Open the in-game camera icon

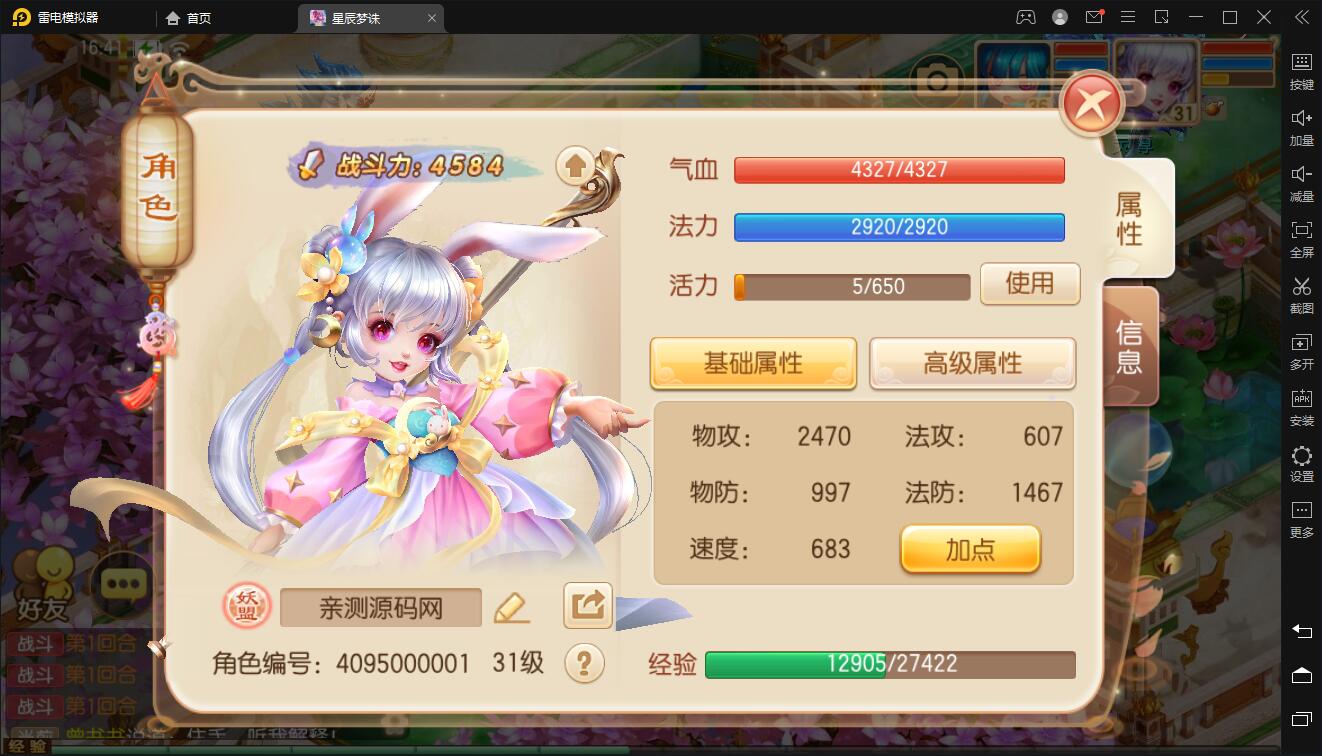(937, 80)
